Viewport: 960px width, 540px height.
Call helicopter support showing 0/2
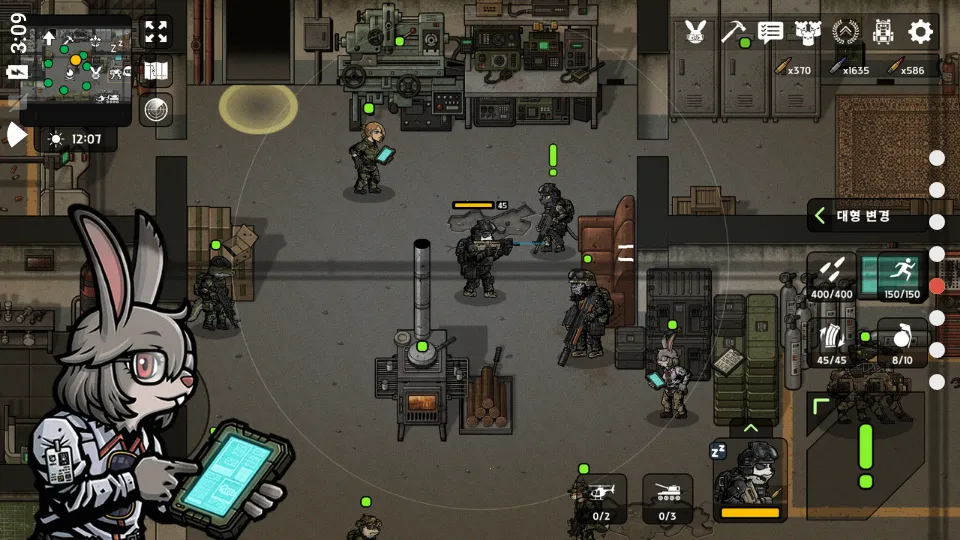[x=602, y=499]
